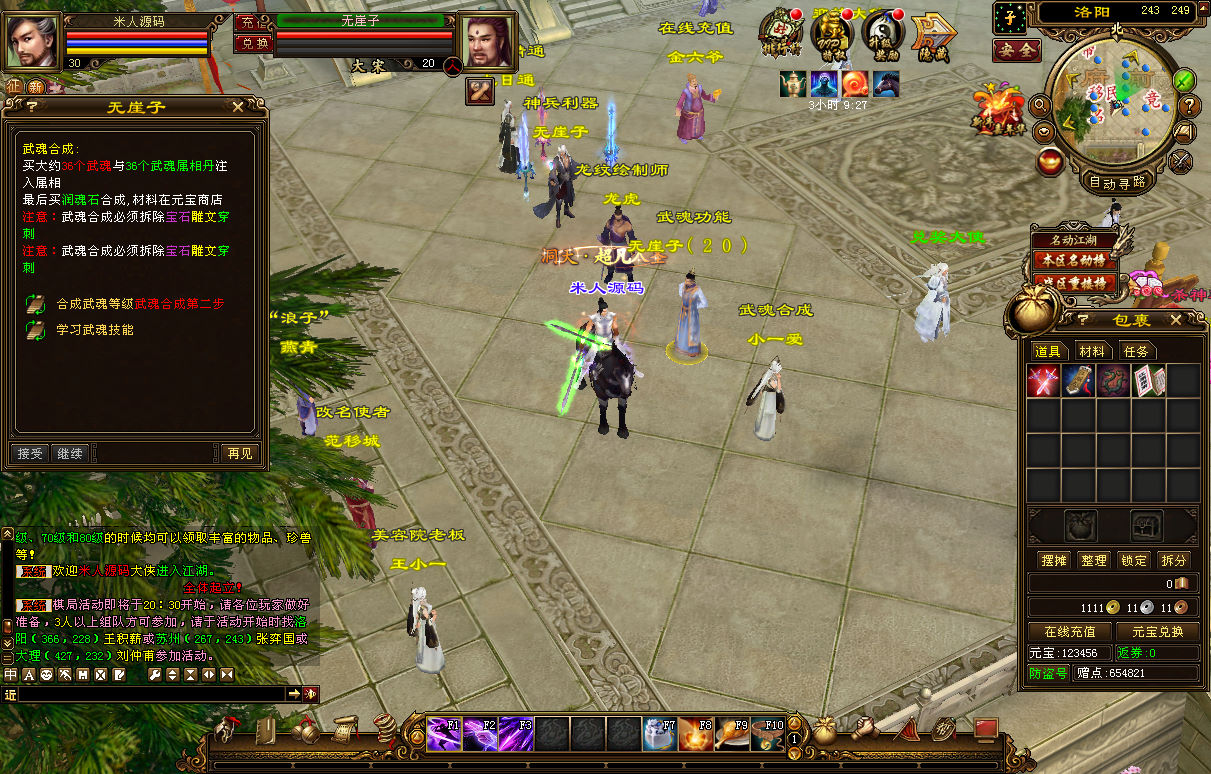Close the 无崖子 dialogue window
Image resolution: width=1211 pixels, height=774 pixels.
pos(238,106)
